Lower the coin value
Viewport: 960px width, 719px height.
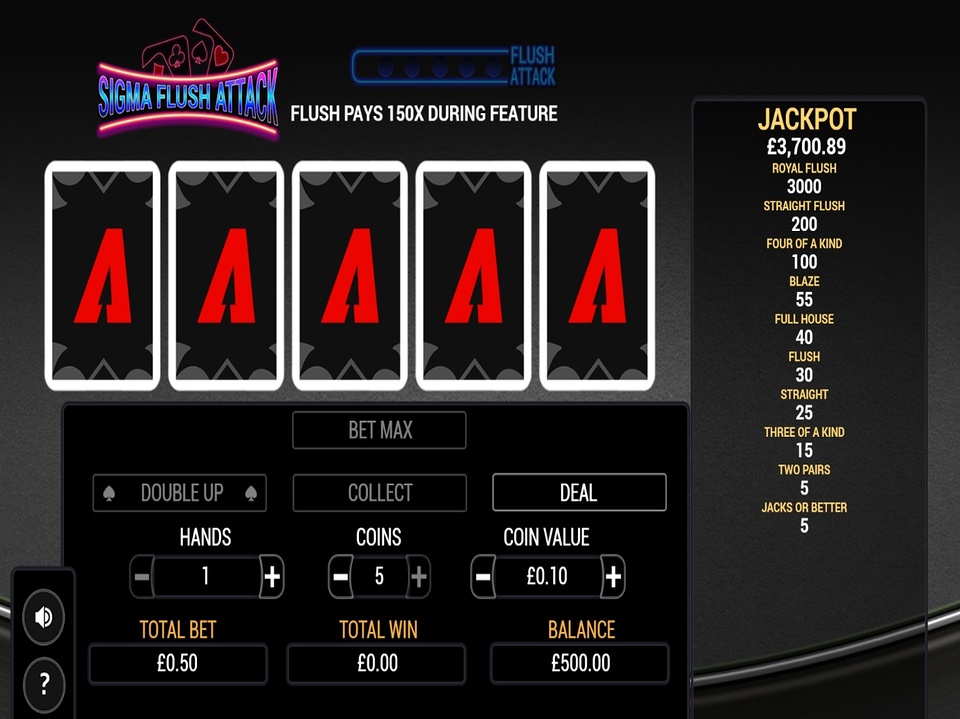(x=483, y=576)
